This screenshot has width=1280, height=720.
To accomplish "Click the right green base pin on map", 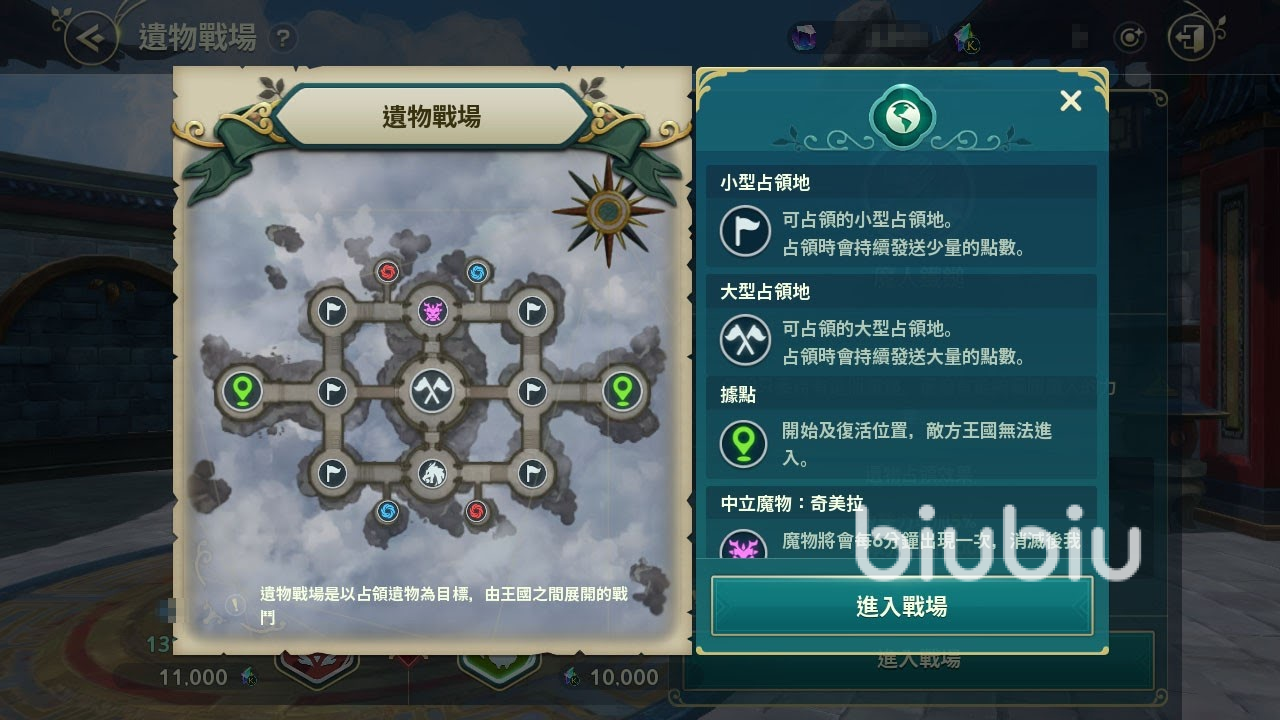I will point(621,391).
